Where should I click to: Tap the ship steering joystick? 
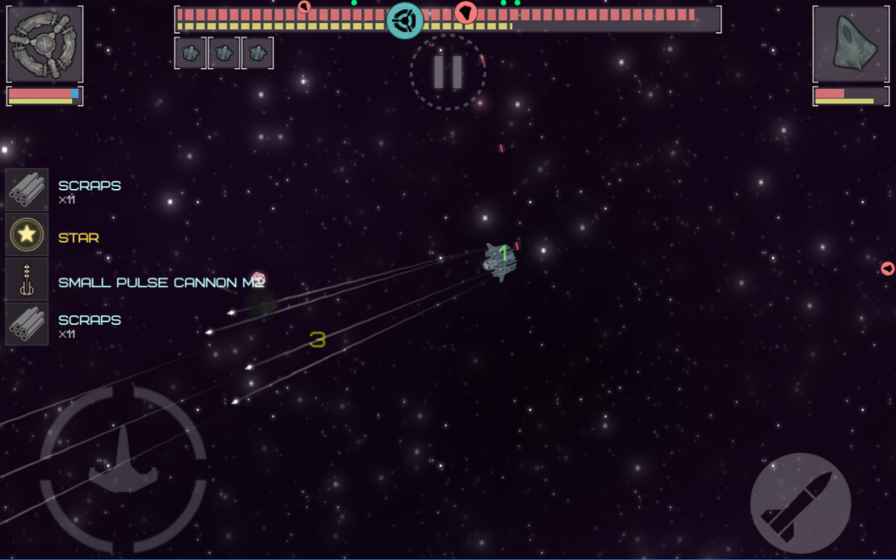click(x=124, y=471)
